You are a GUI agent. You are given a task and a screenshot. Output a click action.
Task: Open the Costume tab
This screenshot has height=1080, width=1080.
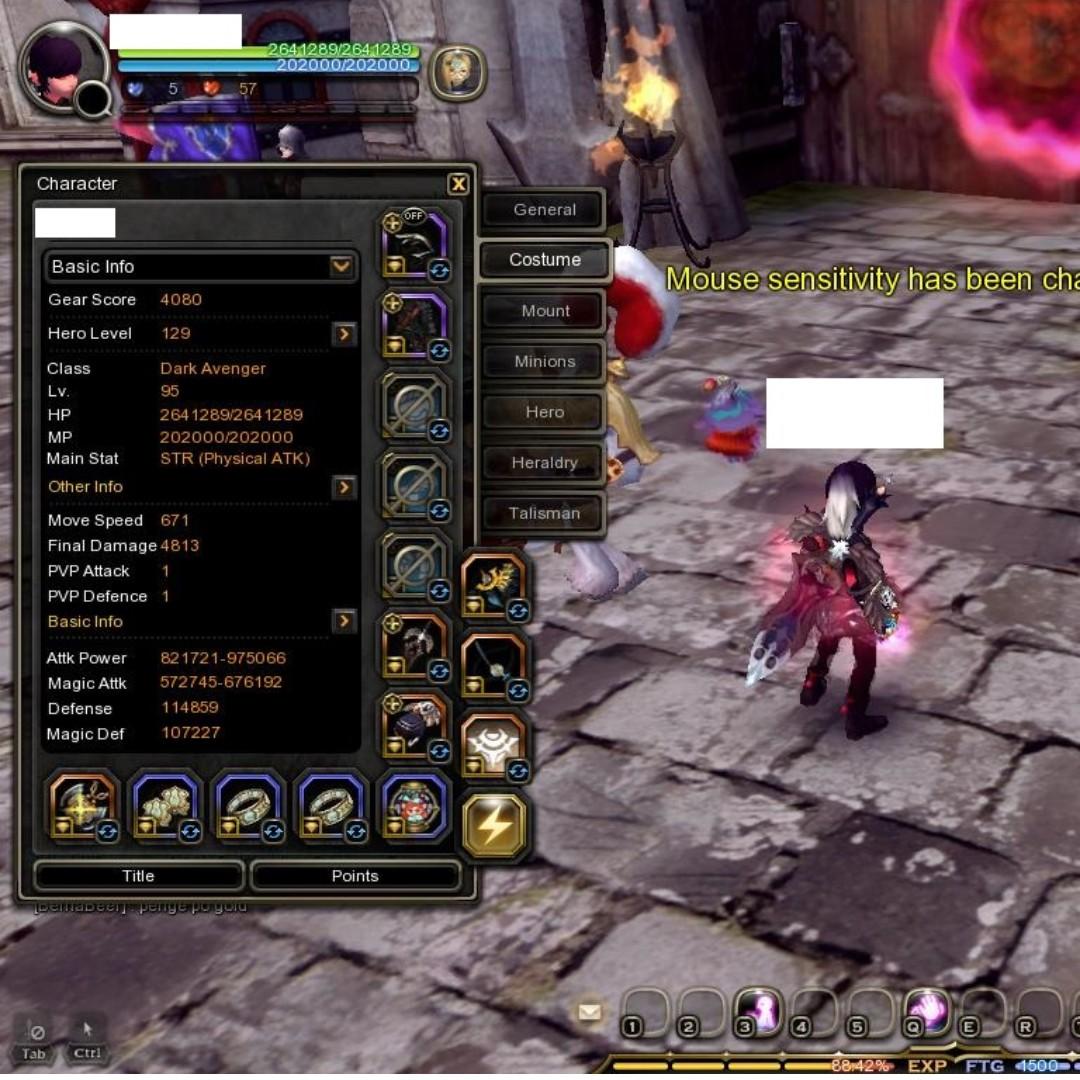pos(544,260)
